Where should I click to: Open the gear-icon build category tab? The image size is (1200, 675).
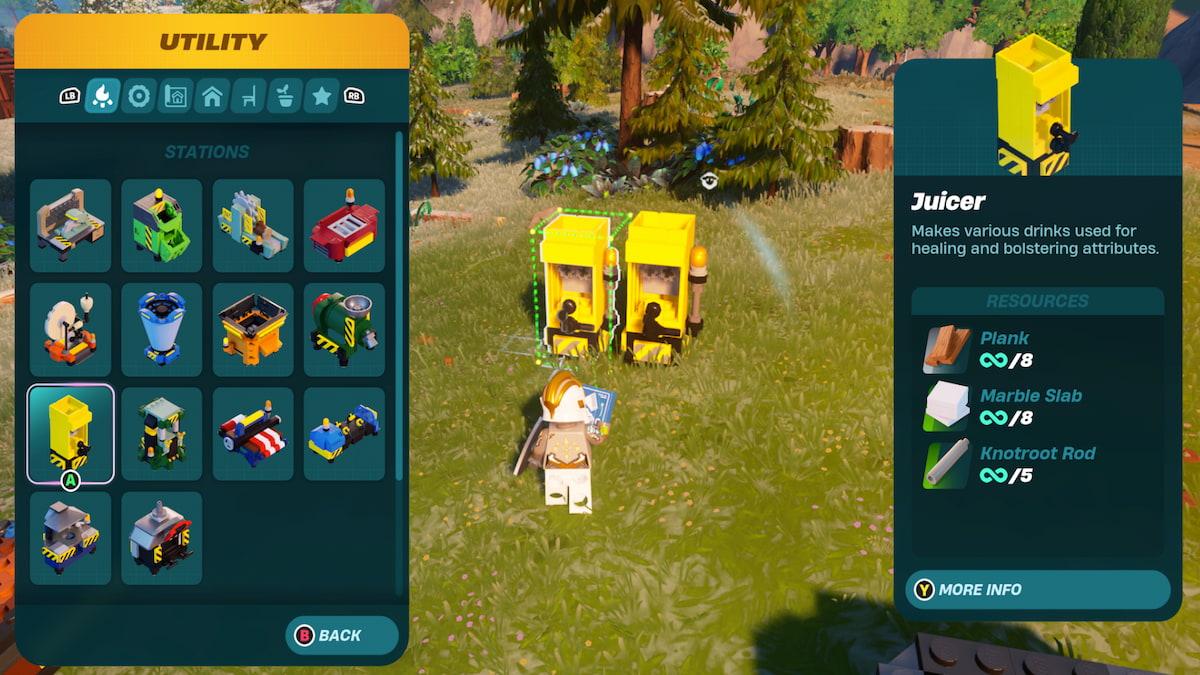tap(139, 96)
